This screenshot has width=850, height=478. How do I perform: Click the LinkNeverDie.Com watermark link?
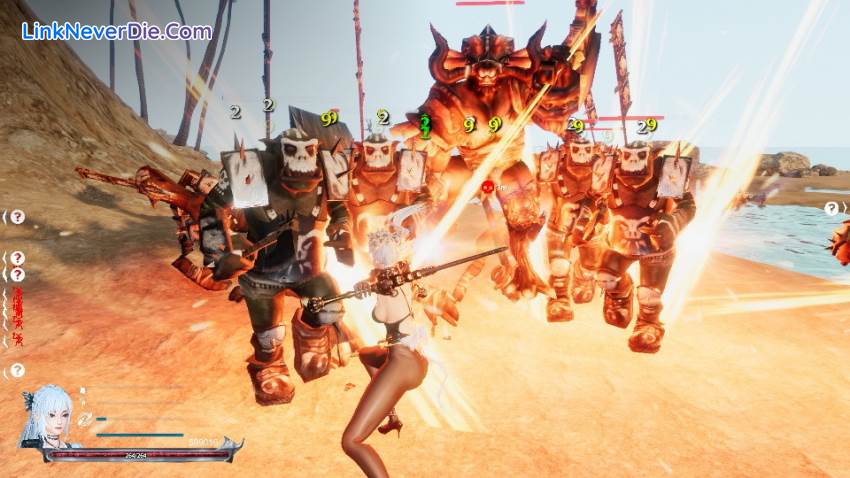(x=117, y=31)
